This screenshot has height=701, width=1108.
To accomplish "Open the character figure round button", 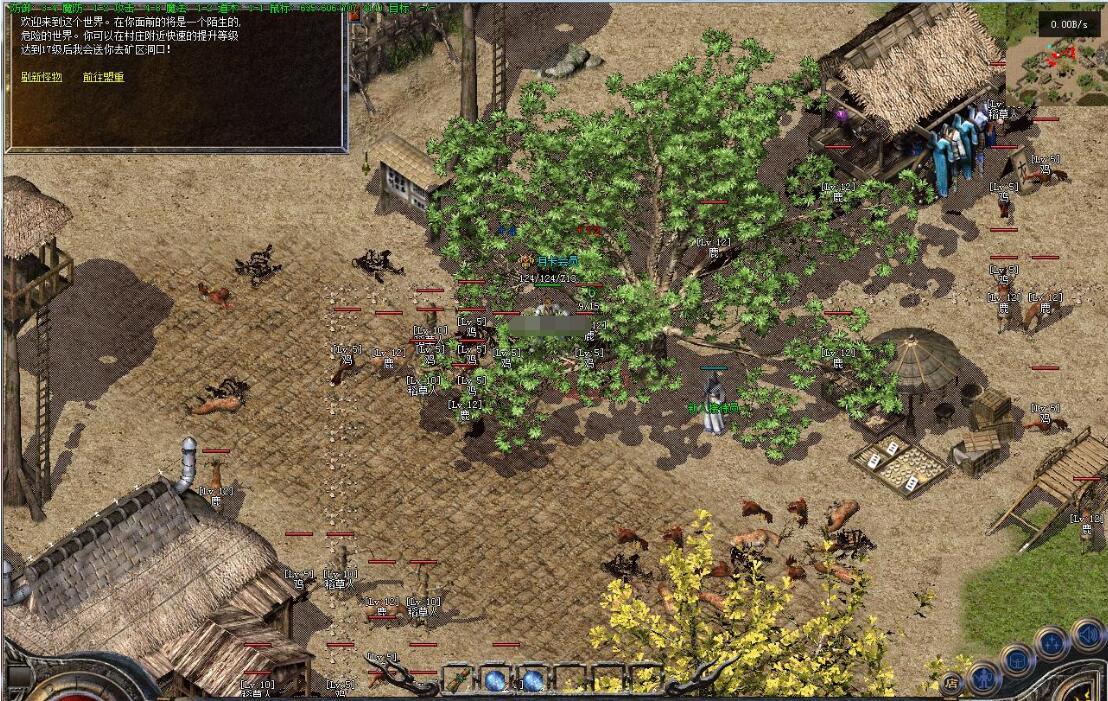I will 984,678.
